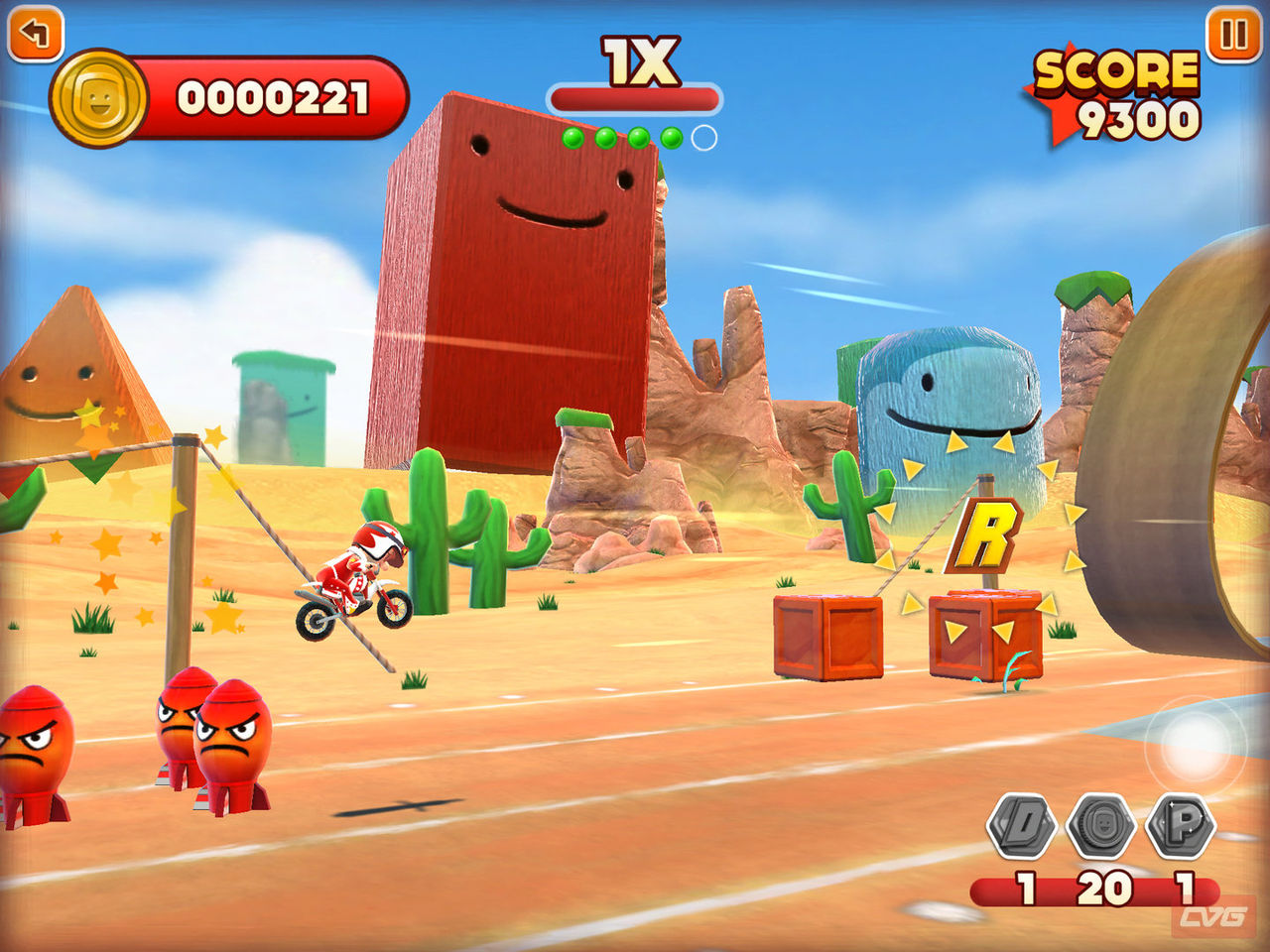Screen dimensions: 1270x952
Task: Tap the orange back arrow button
Action: tap(35, 34)
